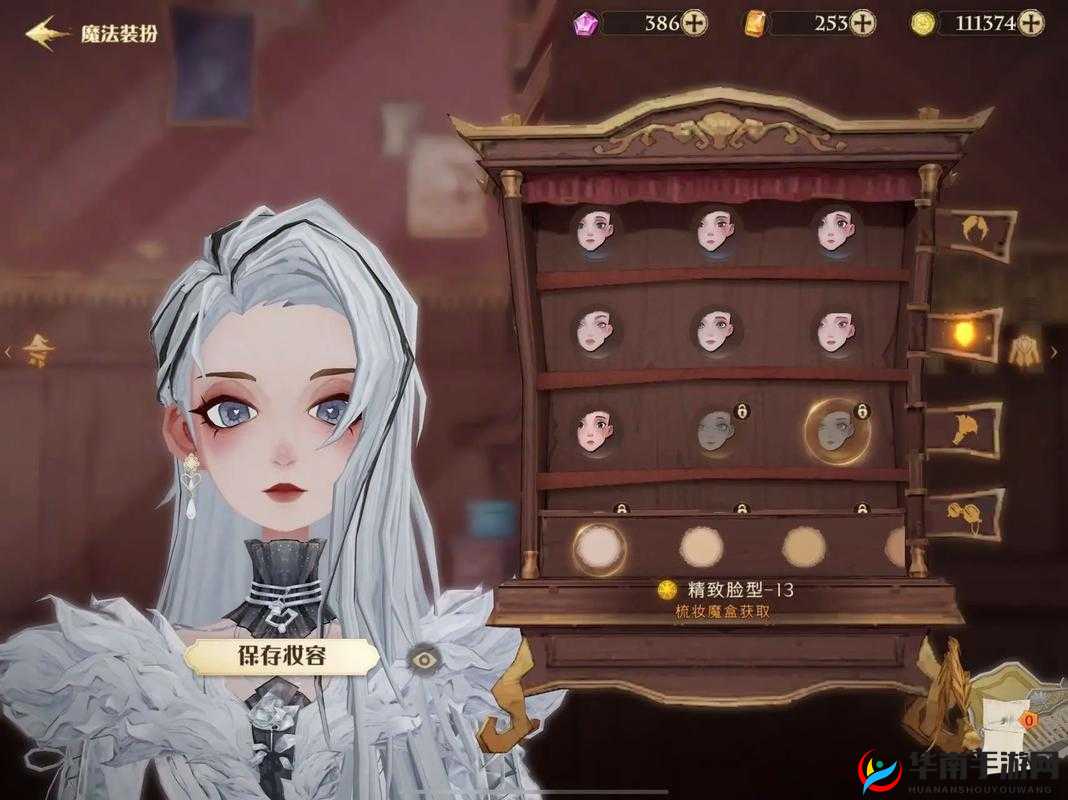Choose the highlighted locked face with golden ring
The height and width of the screenshot is (800, 1068).
coord(836,430)
